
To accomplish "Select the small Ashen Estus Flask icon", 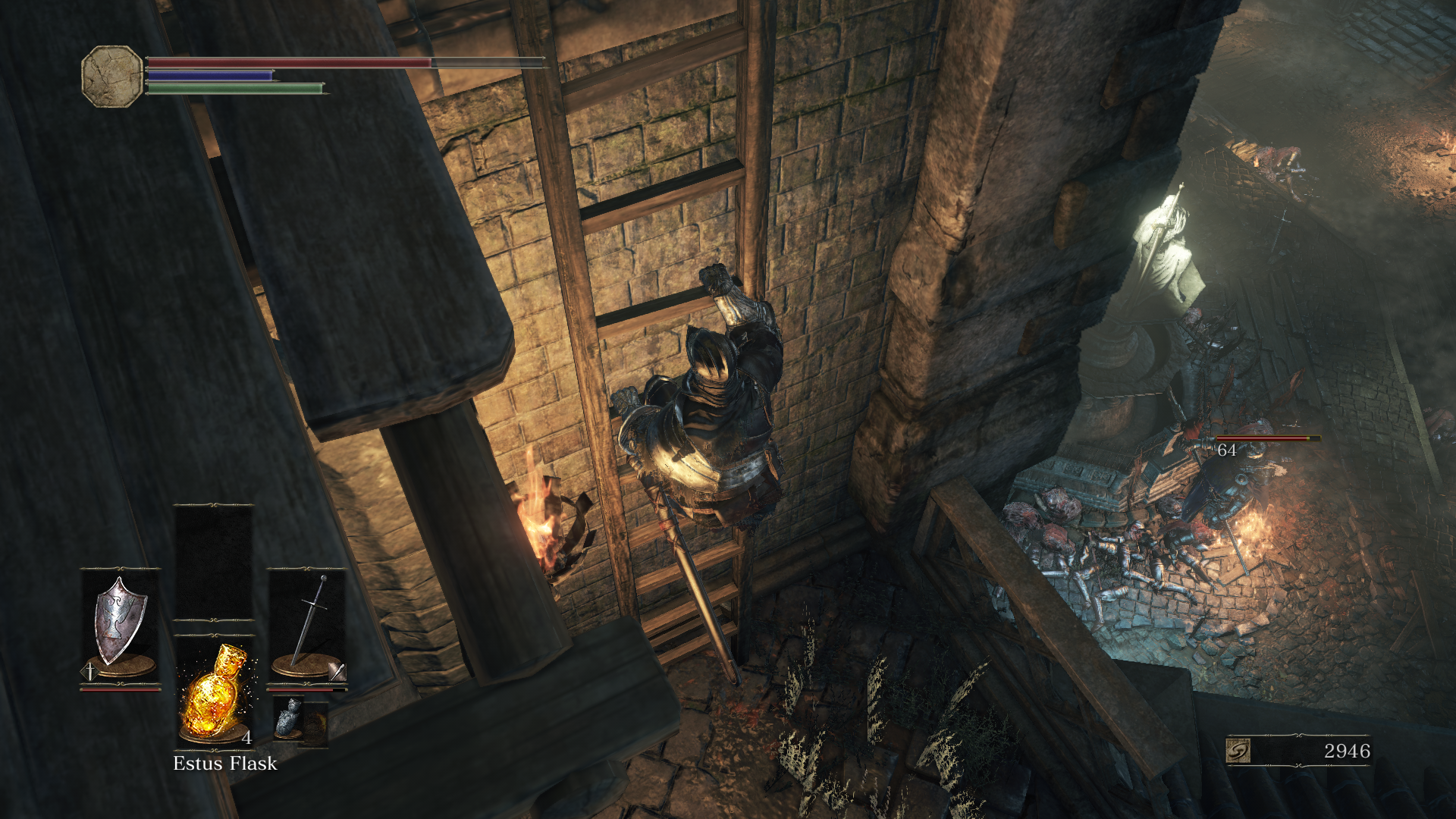I will (289, 718).
